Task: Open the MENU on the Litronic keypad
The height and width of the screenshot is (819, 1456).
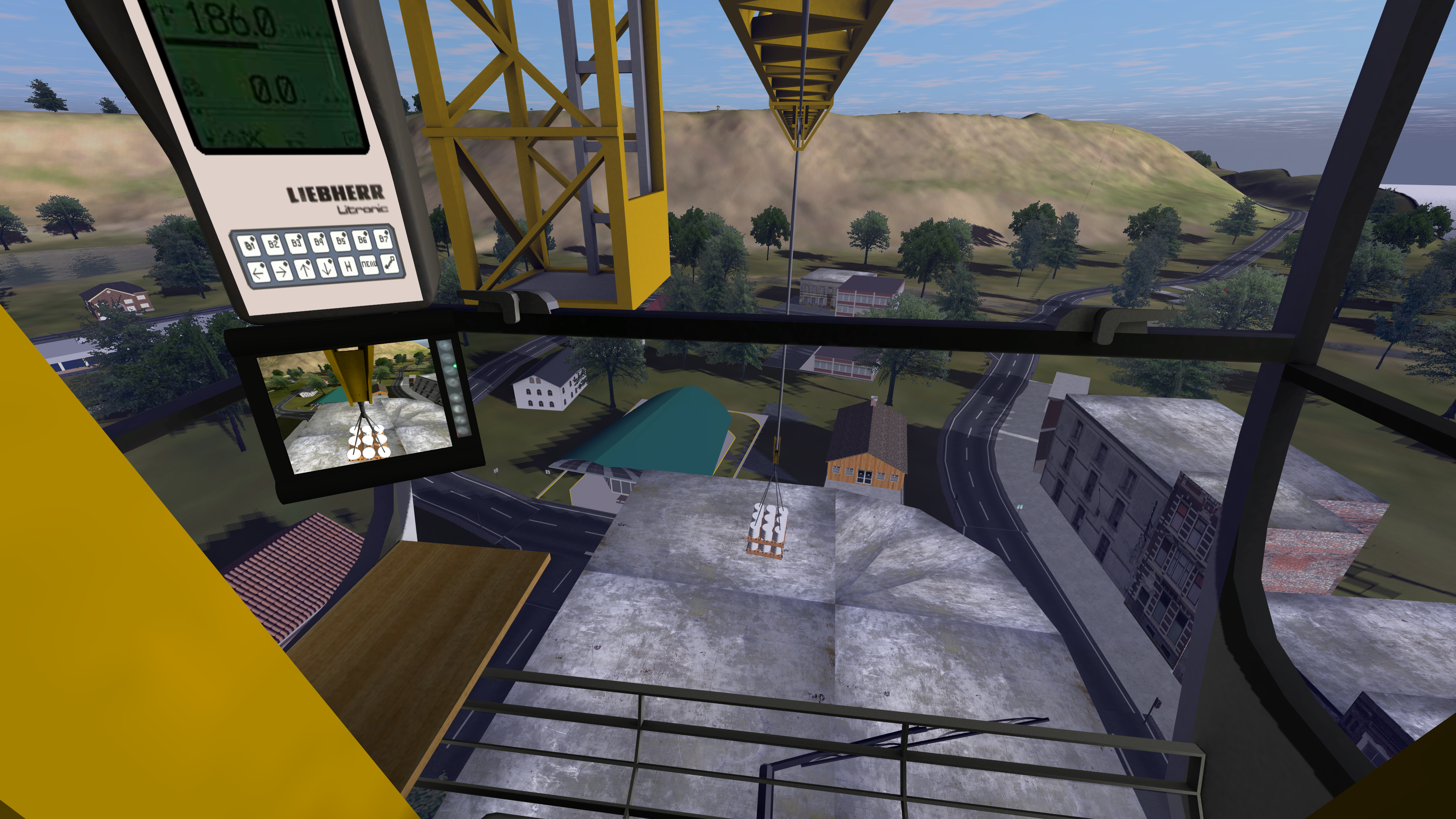Action: coord(370,265)
